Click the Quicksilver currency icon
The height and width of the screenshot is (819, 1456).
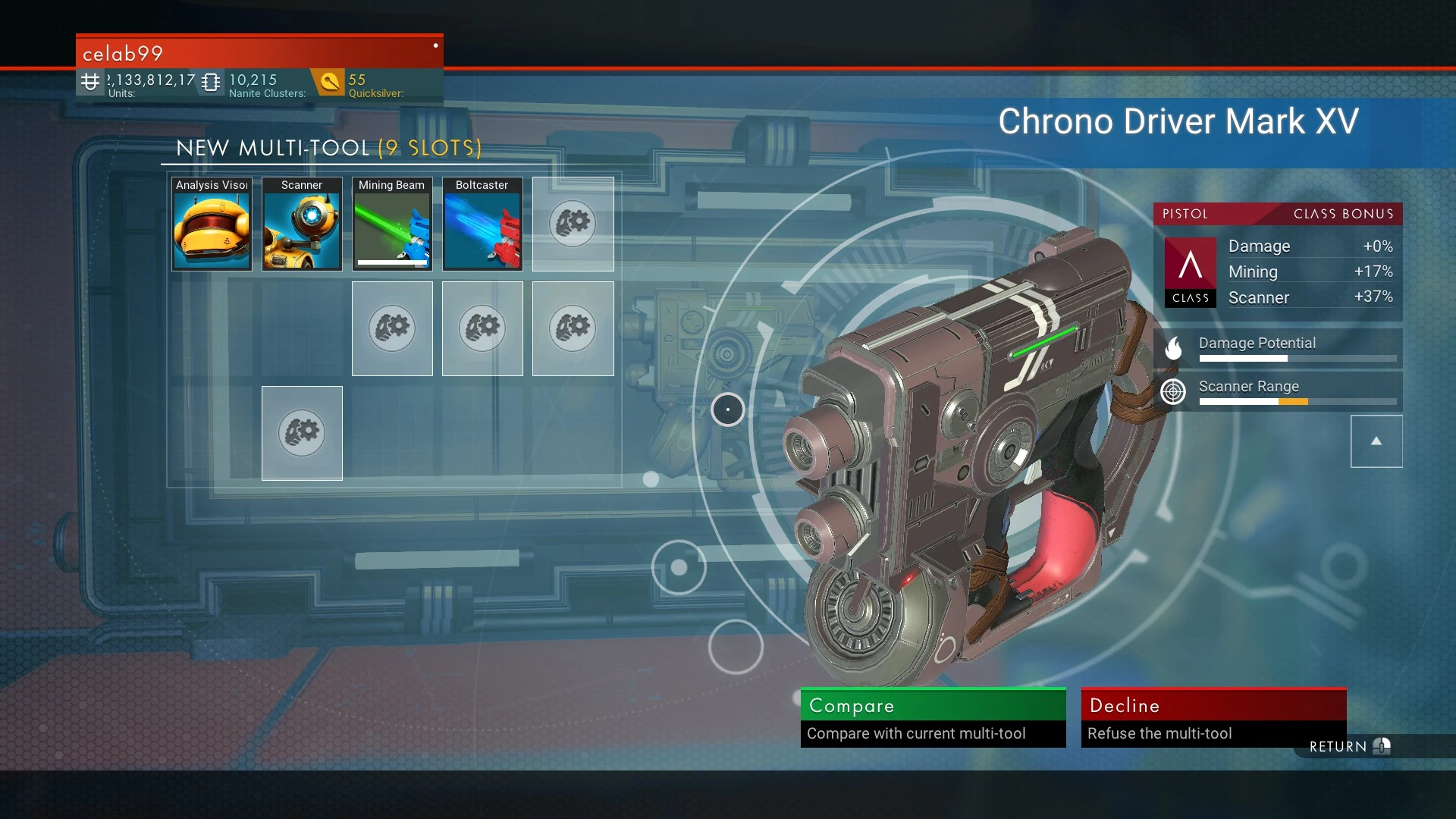click(x=329, y=80)
